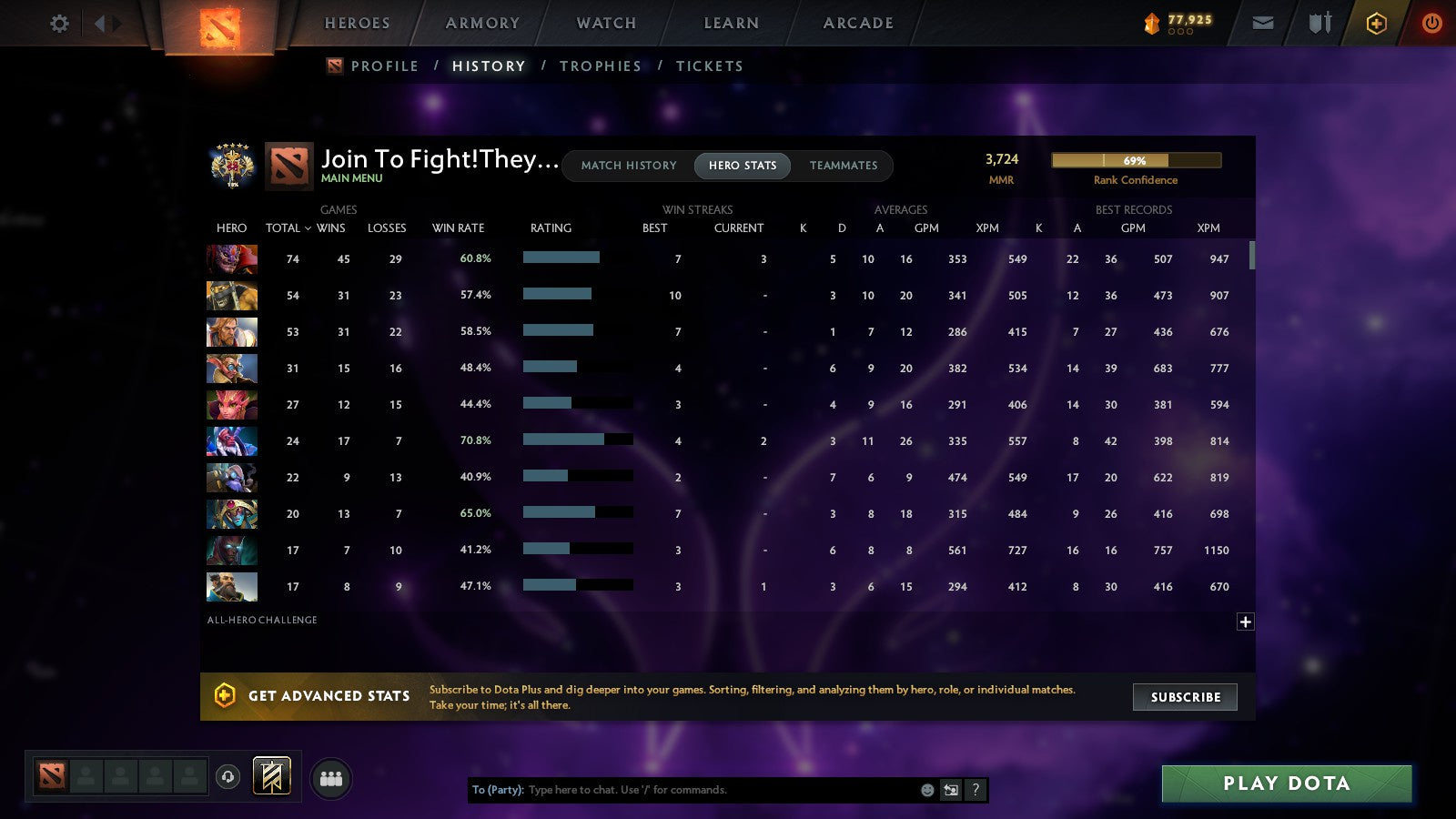1456x819 pixels.
Task: Open the Arcade menu
Action: click(x=856, y=23)
